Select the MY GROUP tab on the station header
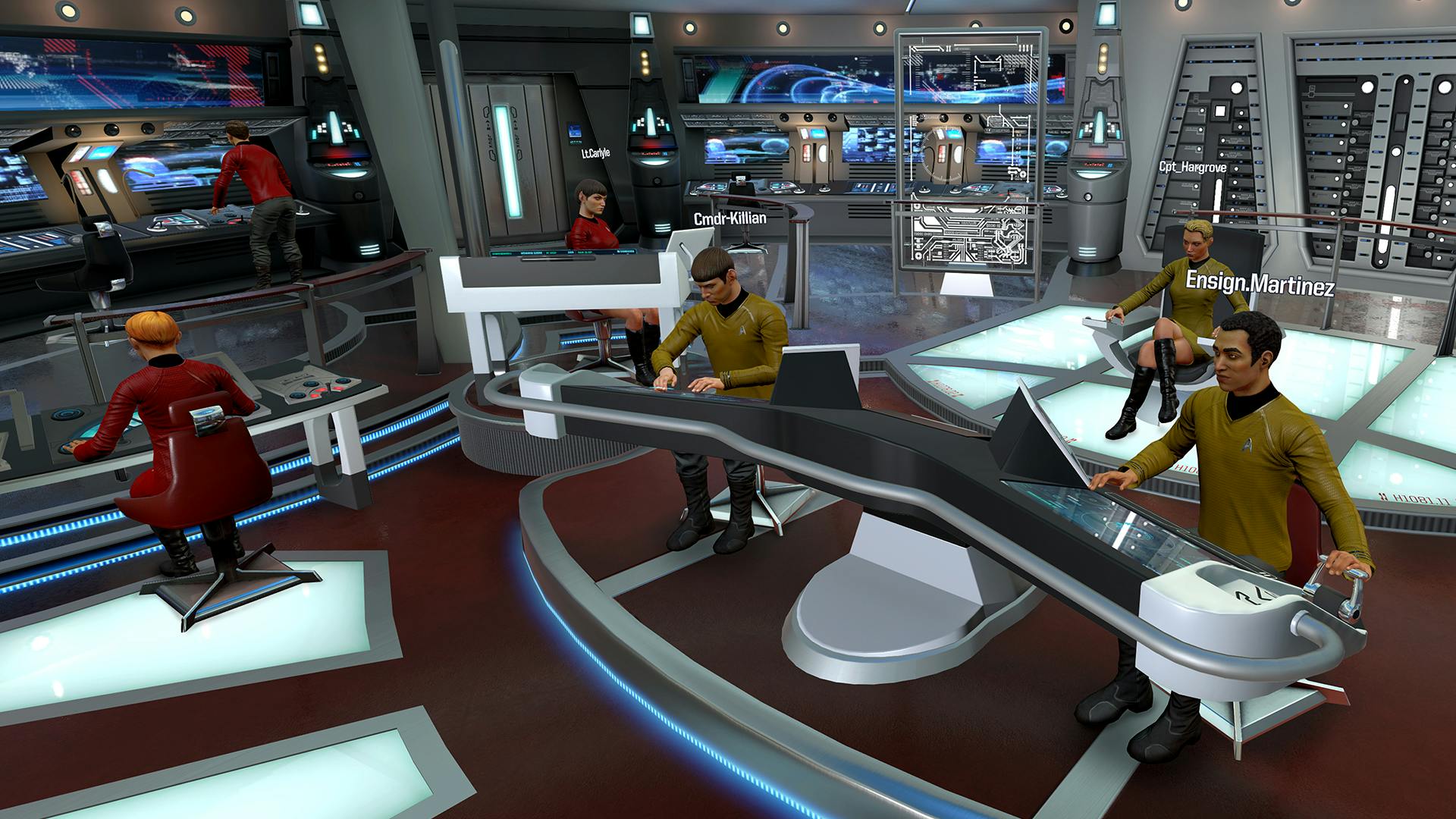Image resolution: width=1456 pixels, height=819 pixels. click(550, 253)
